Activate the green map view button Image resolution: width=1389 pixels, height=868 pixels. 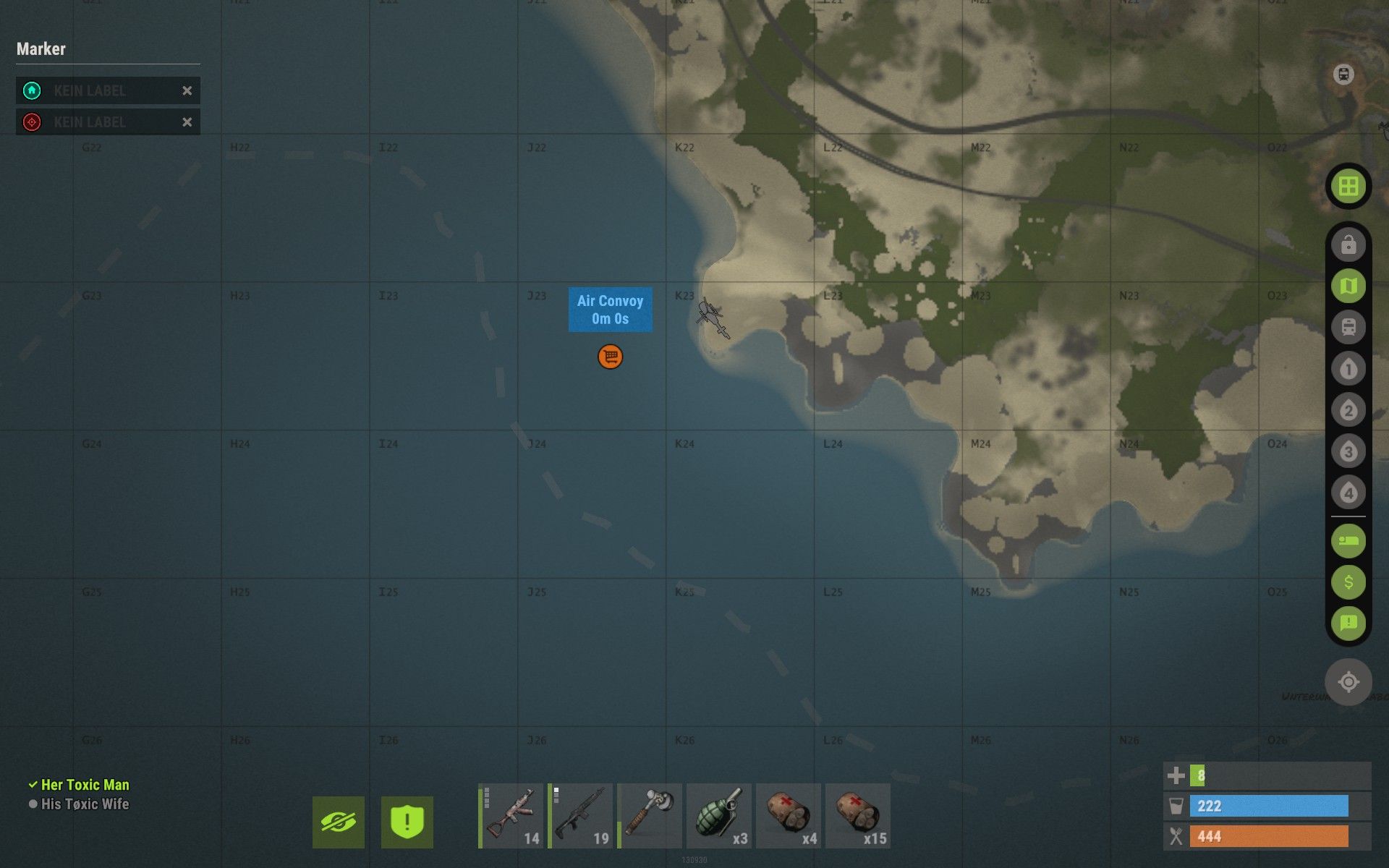(x=1348, y=286)
